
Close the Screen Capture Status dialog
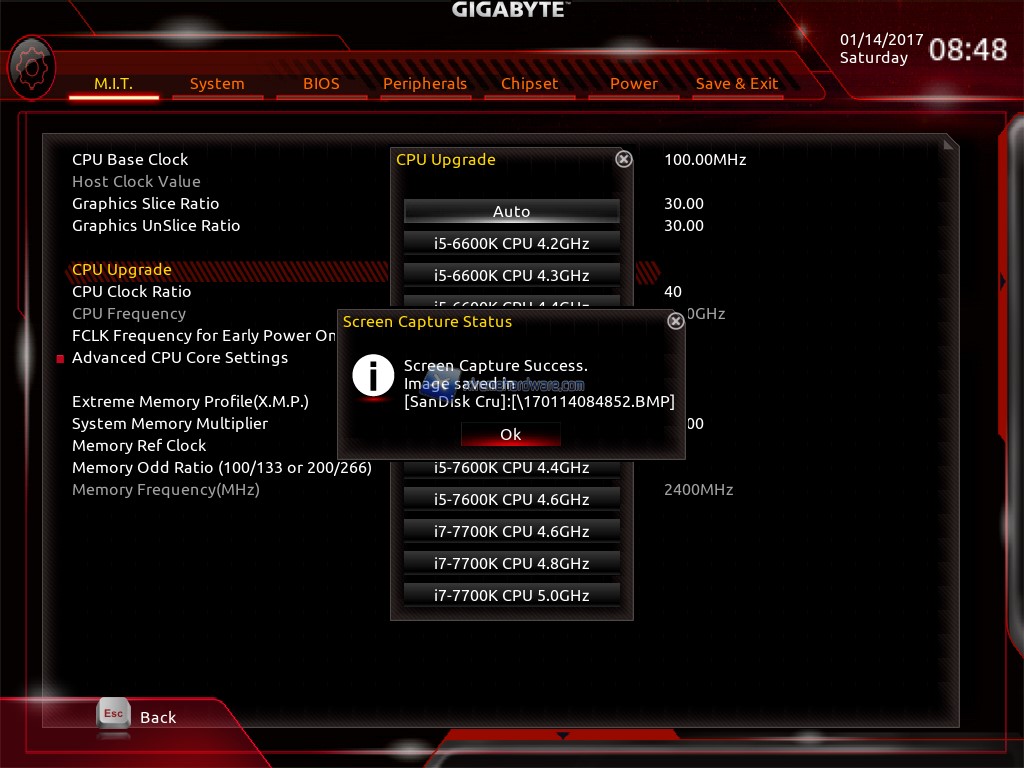[675, 321]
